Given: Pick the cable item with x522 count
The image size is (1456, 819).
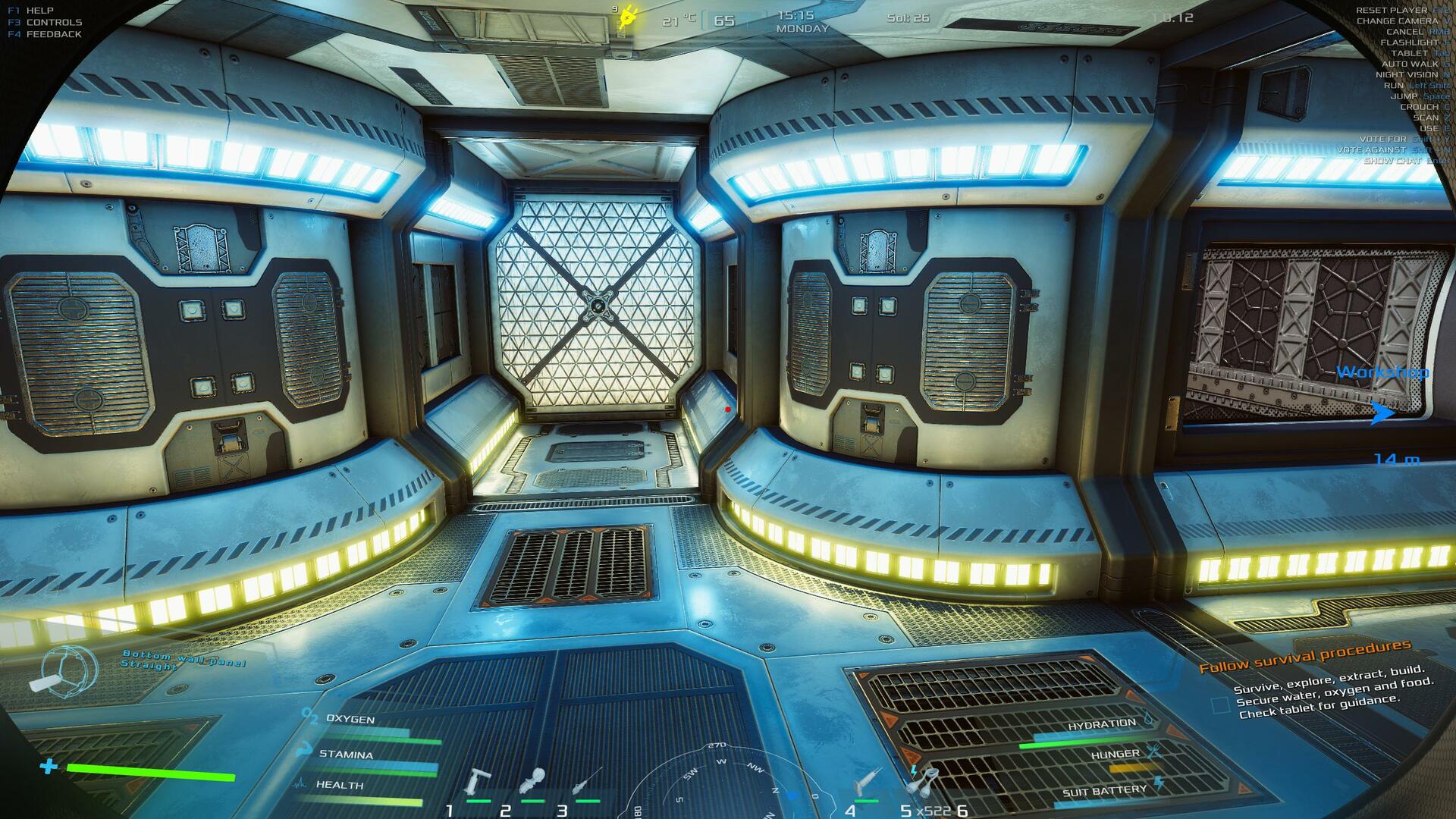Looking at the screenshot, I should [x=924, y=780].
